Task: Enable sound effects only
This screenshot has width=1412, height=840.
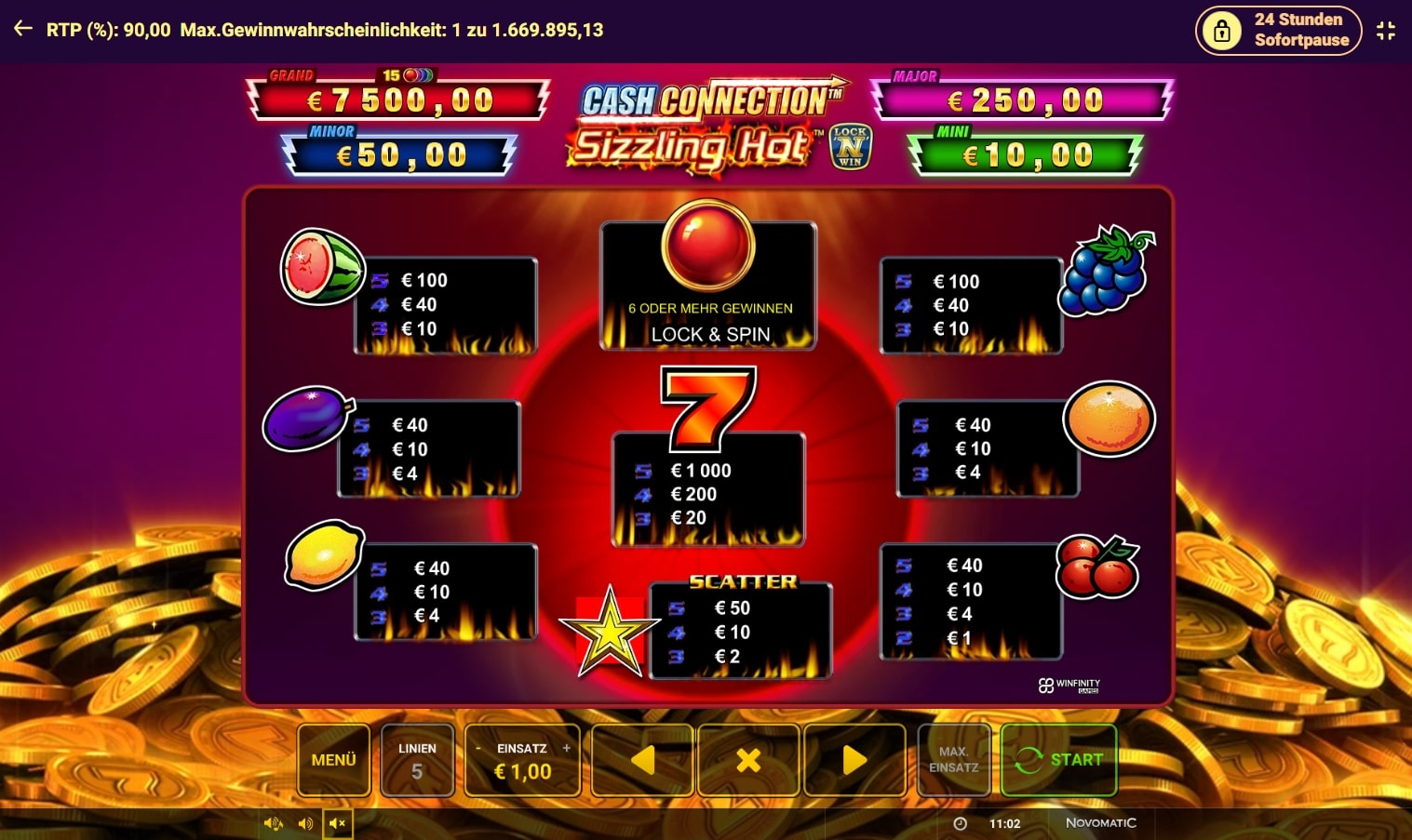Action: pyautogui.click(x=304, y=823)
